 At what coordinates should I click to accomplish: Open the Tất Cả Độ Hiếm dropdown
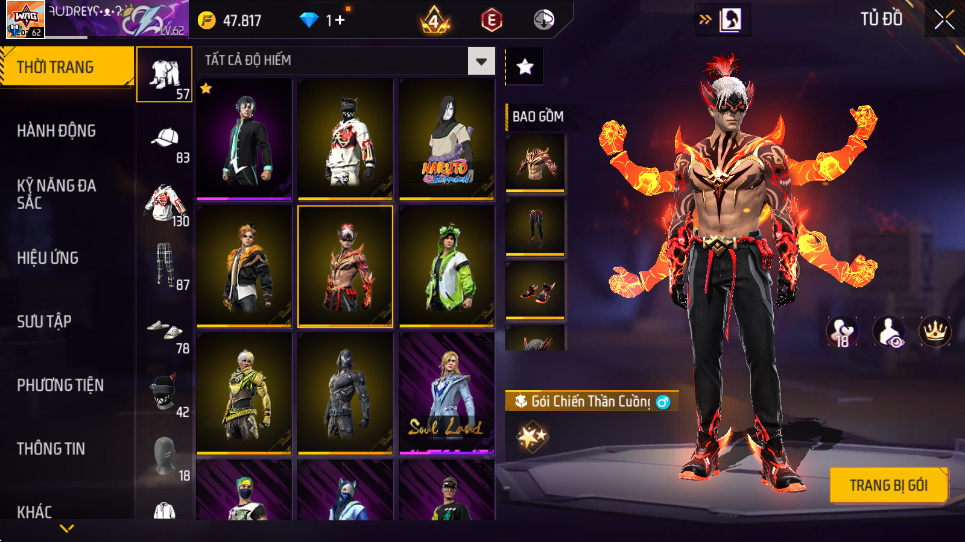482,61
